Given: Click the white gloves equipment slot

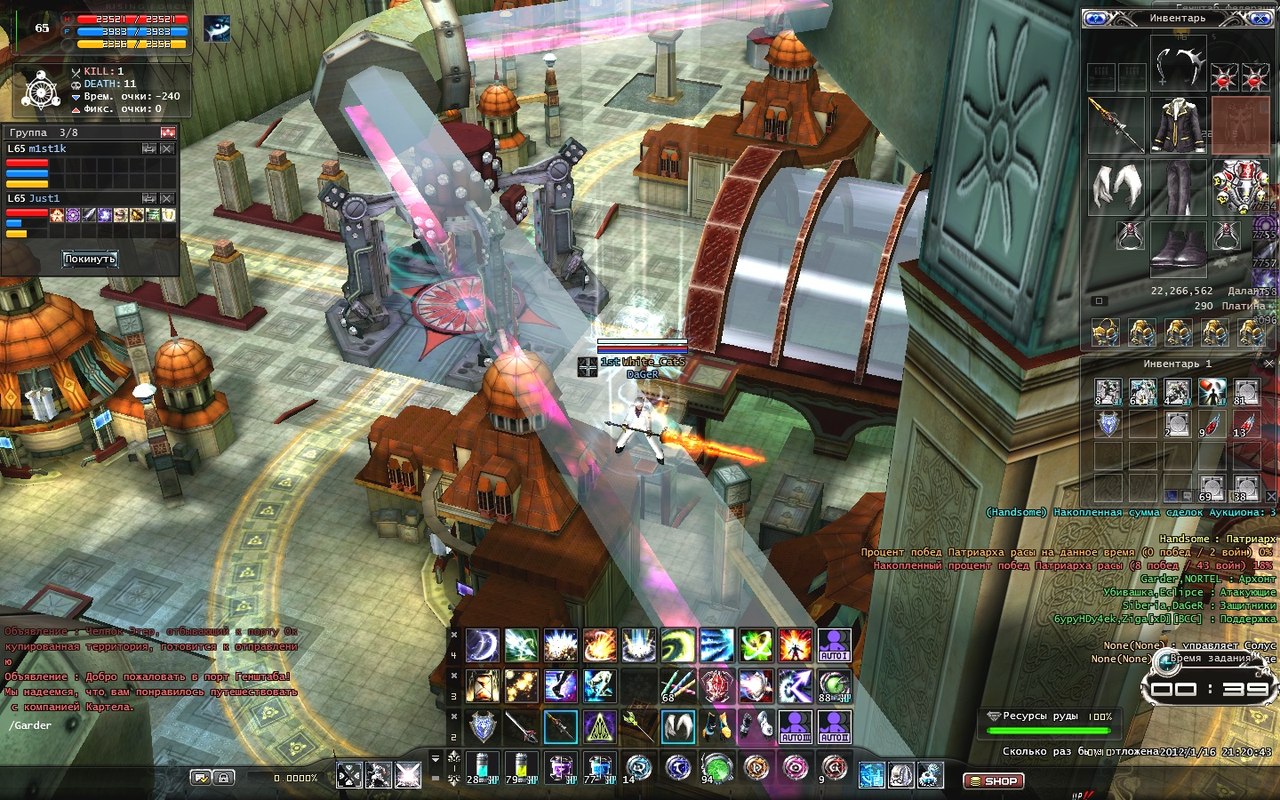Looking at the screenshot, I should 1116,187.
